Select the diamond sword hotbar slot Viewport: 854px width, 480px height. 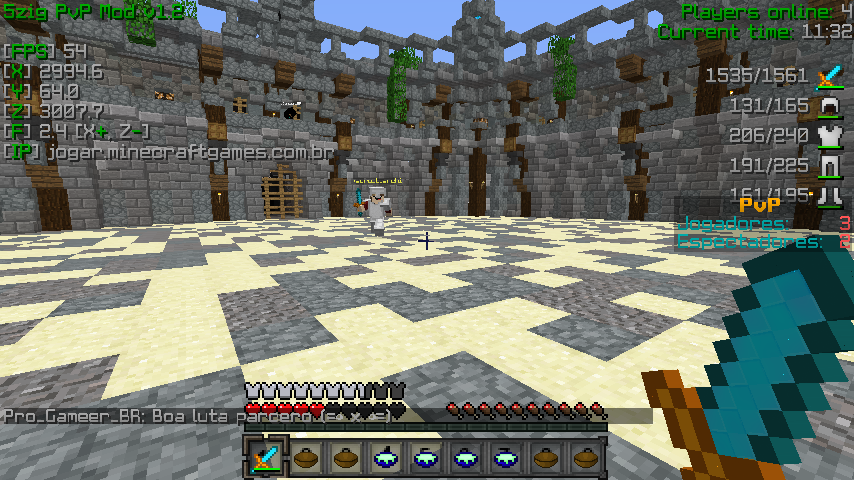tap(266, 459)
